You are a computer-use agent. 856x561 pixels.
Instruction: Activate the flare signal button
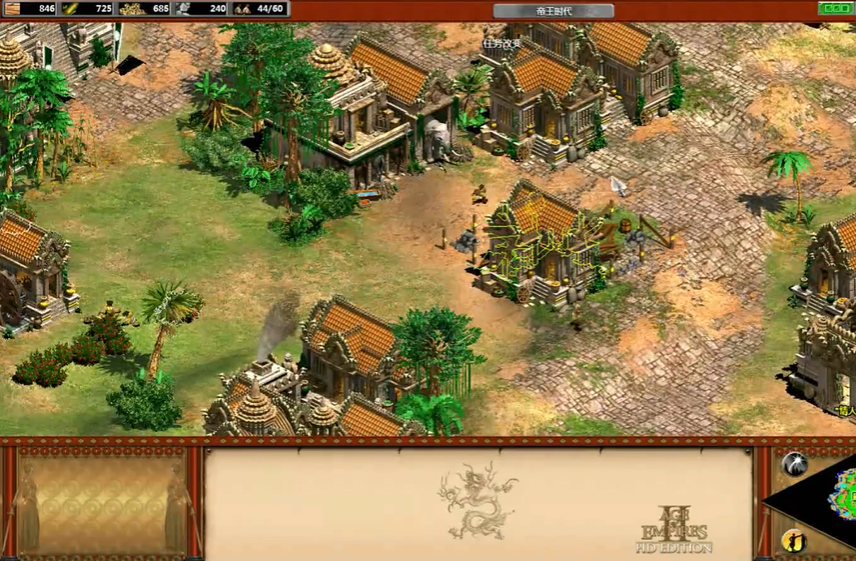pos(794,463)
